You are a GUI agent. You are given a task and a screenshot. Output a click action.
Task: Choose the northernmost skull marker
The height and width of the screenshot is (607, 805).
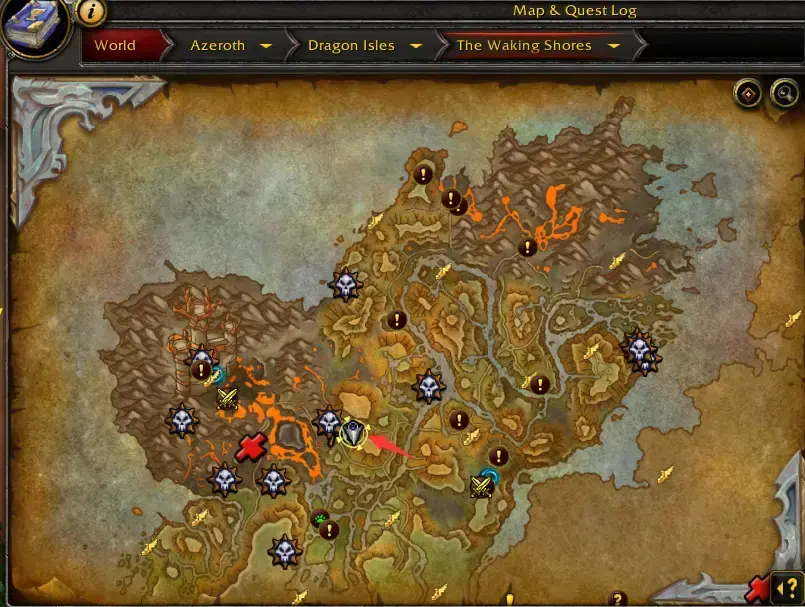[345, 285]
